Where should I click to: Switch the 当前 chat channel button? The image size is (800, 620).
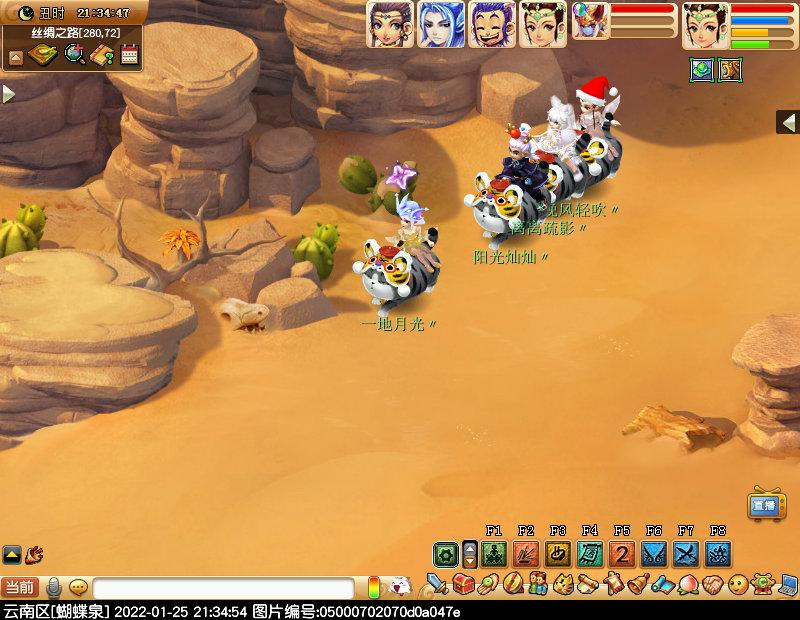20,588
